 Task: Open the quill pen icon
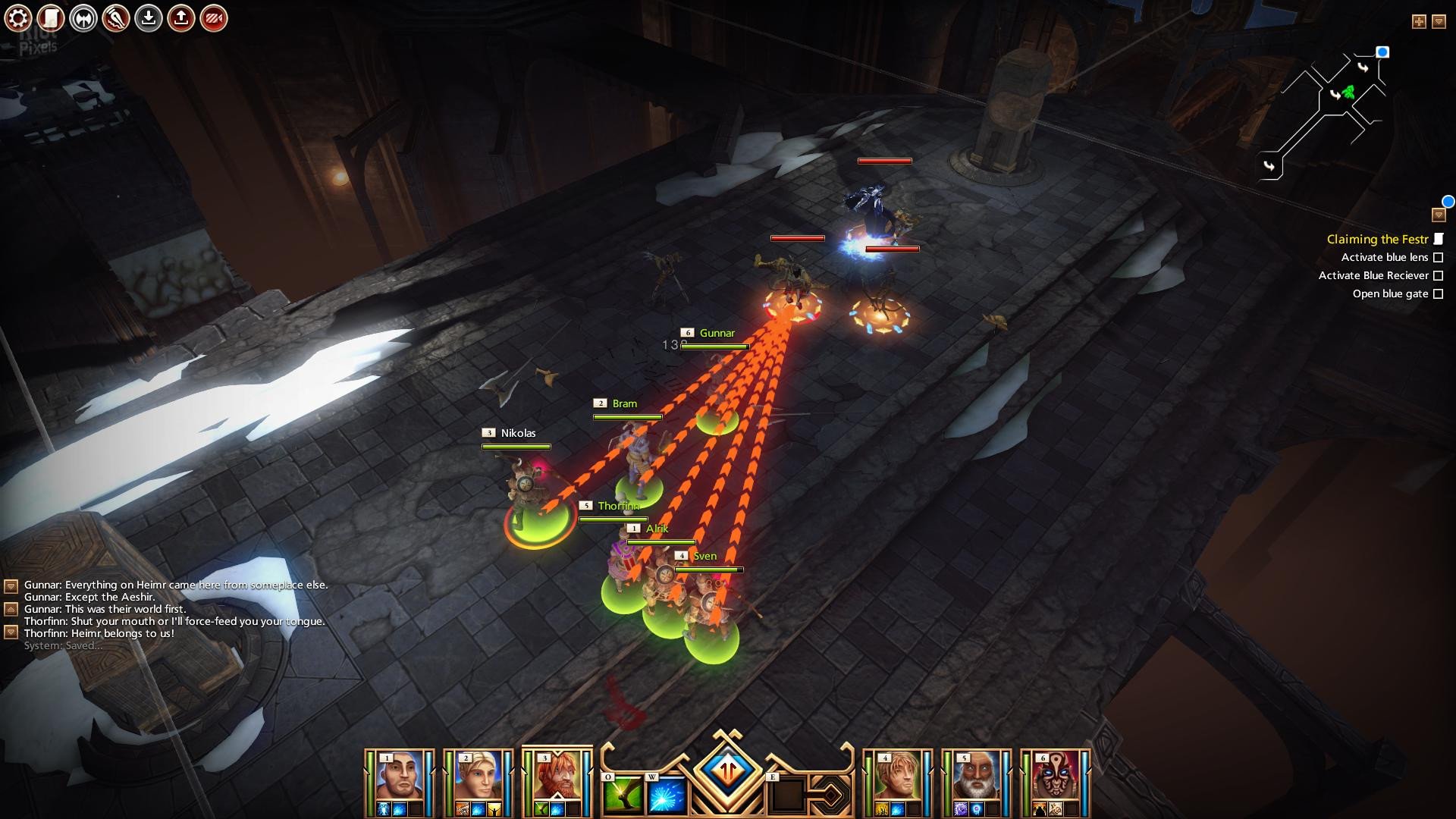pos(116,18)
